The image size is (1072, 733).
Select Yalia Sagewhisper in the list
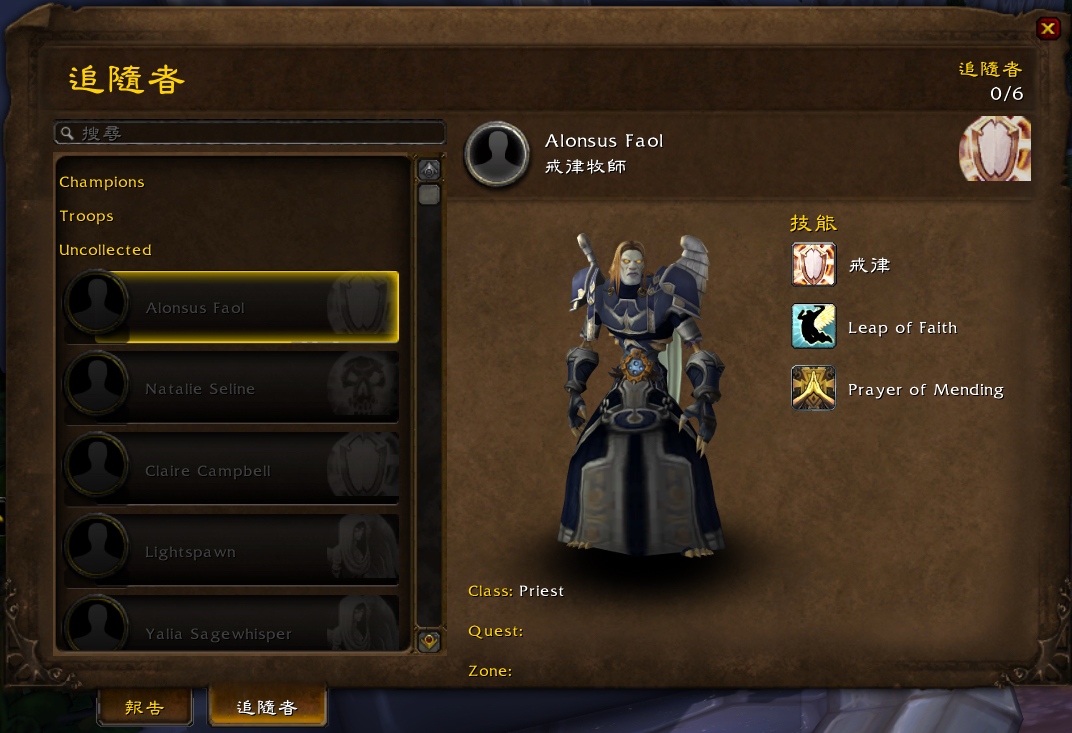point(231,630)
